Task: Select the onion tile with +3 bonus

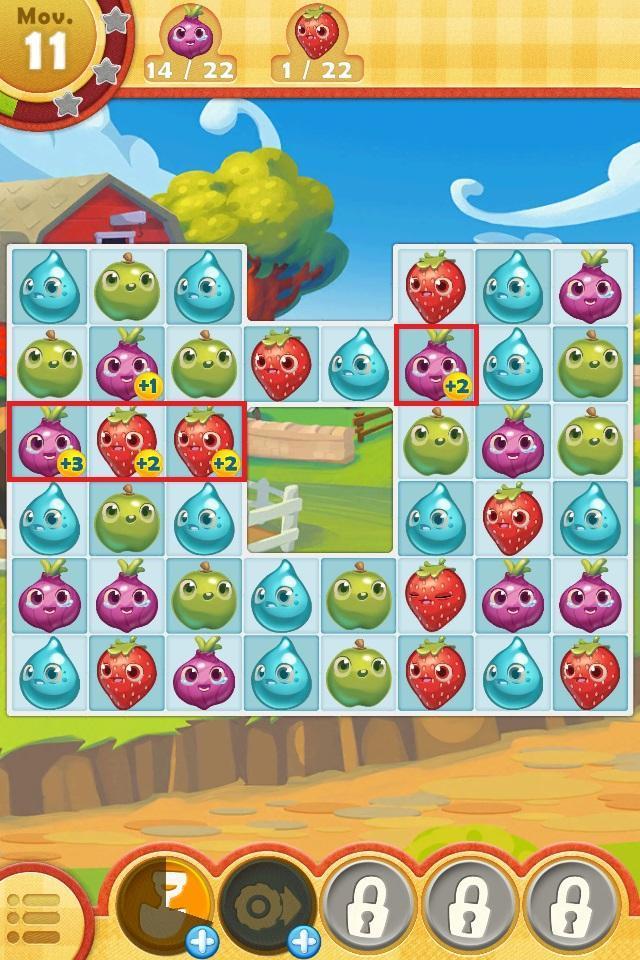Action: 49,442
